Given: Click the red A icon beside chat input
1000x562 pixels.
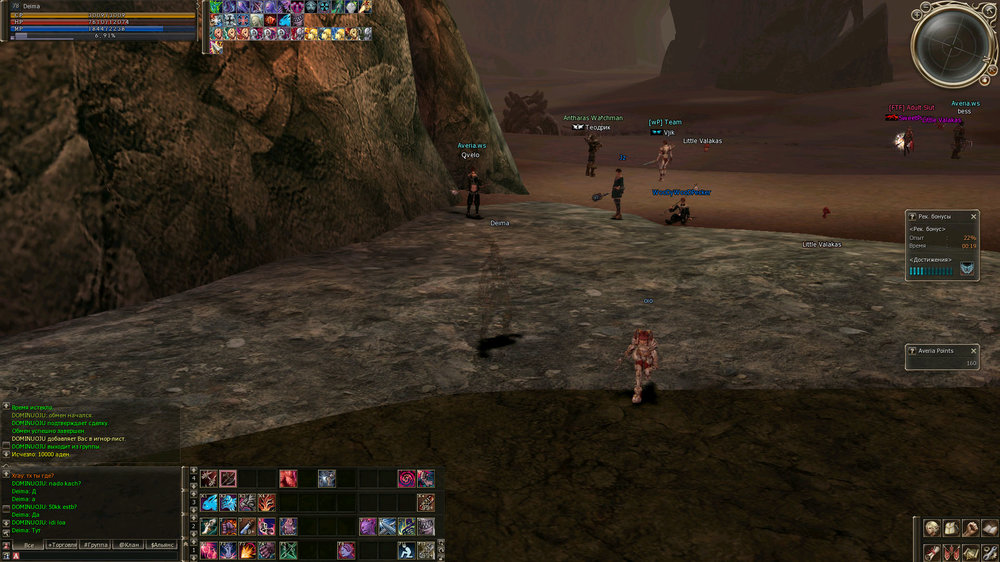Looking at the screenshot, I should pyautogui.click(x=16, y=556).
